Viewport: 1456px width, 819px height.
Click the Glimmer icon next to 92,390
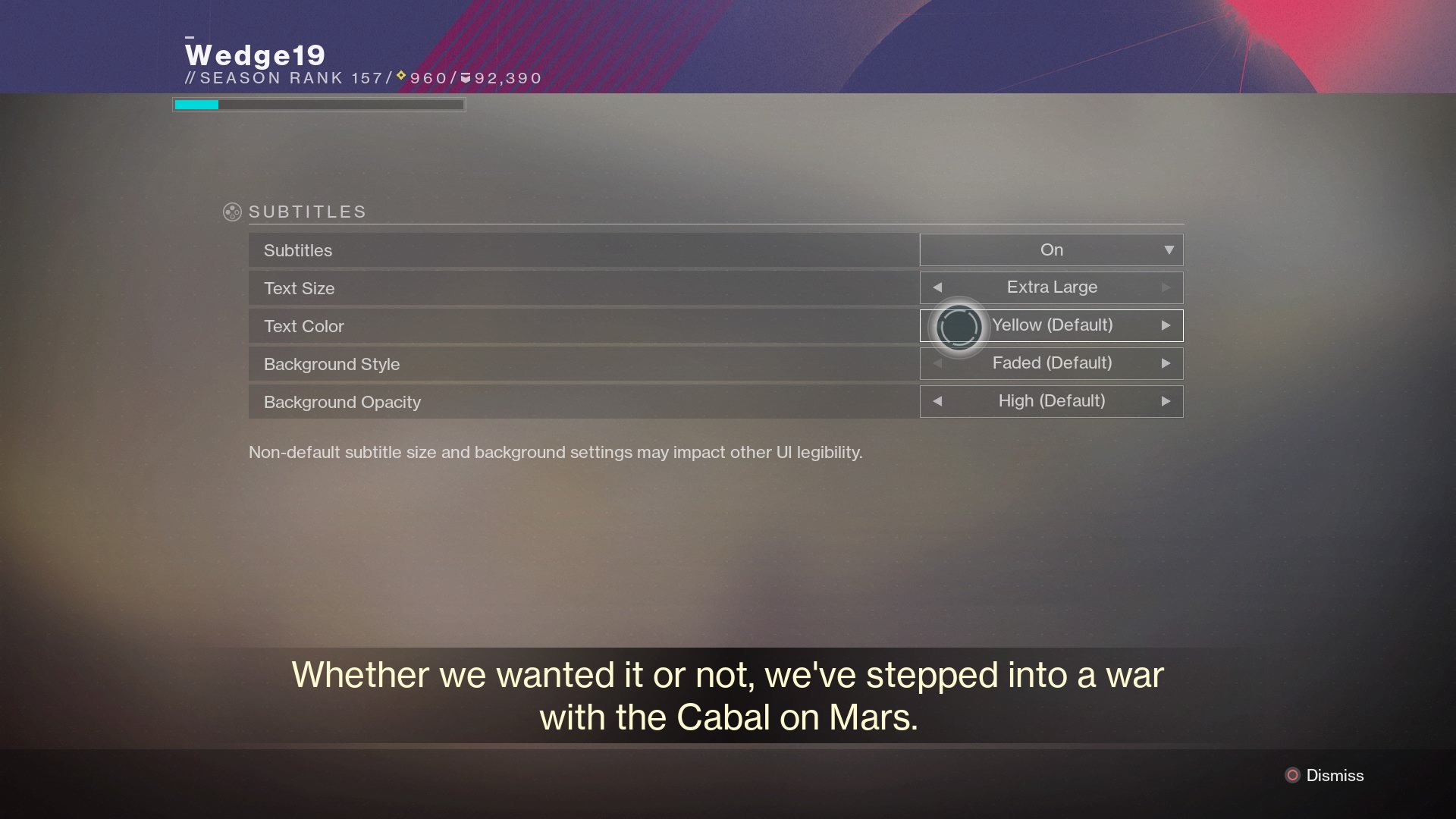(464, 76)
